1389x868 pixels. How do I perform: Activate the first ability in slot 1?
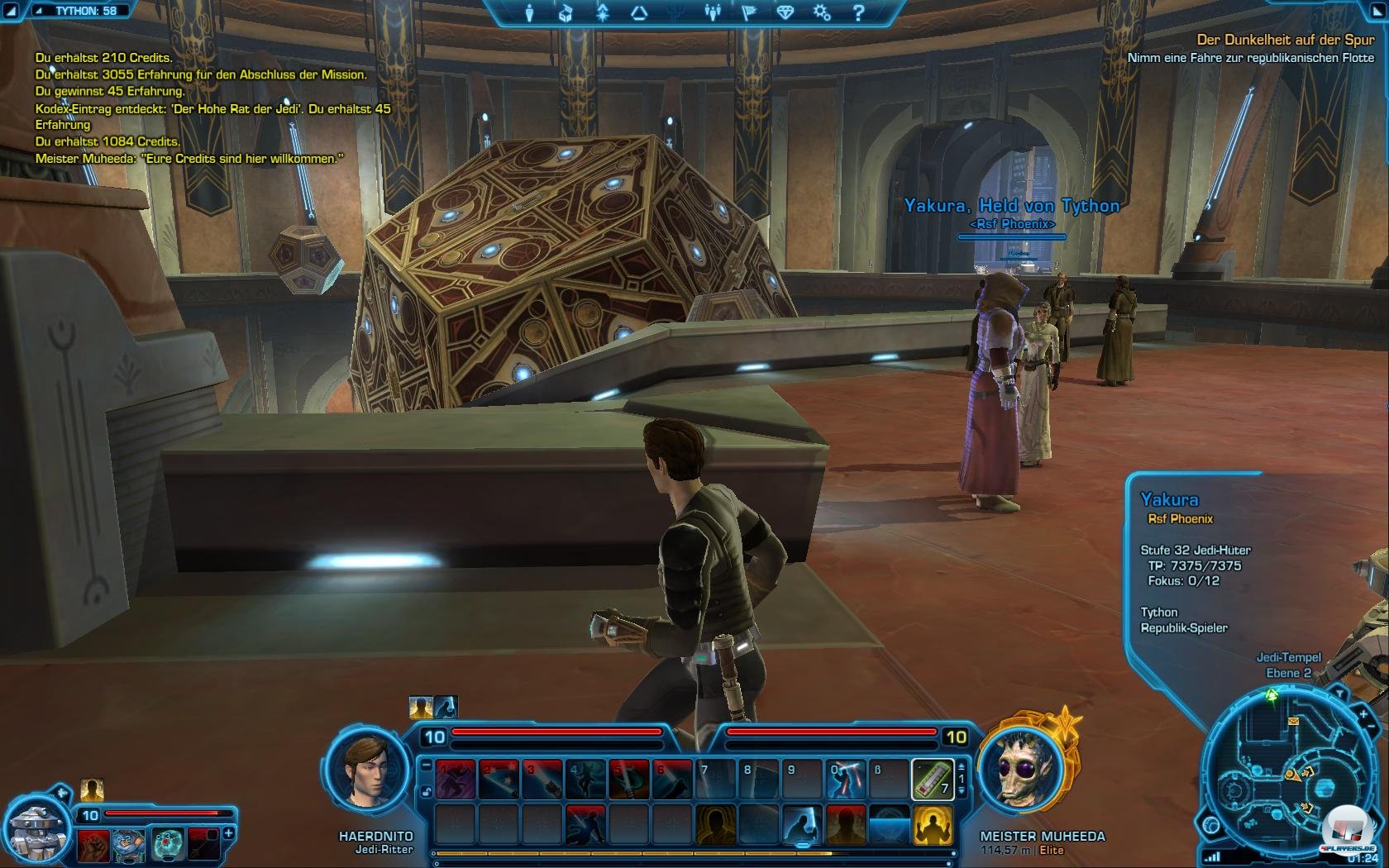coord(455,780)
